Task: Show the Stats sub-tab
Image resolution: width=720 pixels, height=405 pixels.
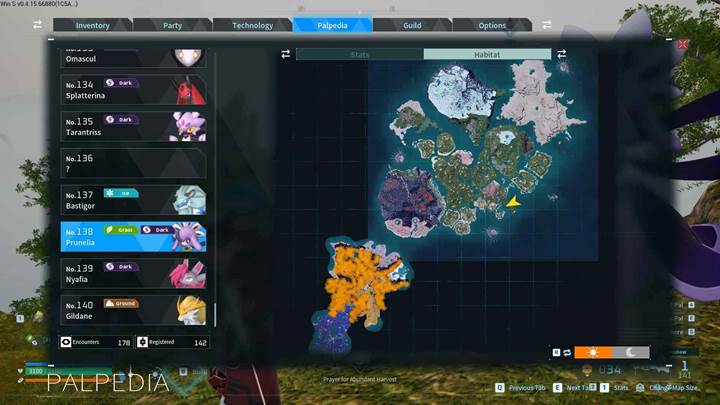Action: 360,54
